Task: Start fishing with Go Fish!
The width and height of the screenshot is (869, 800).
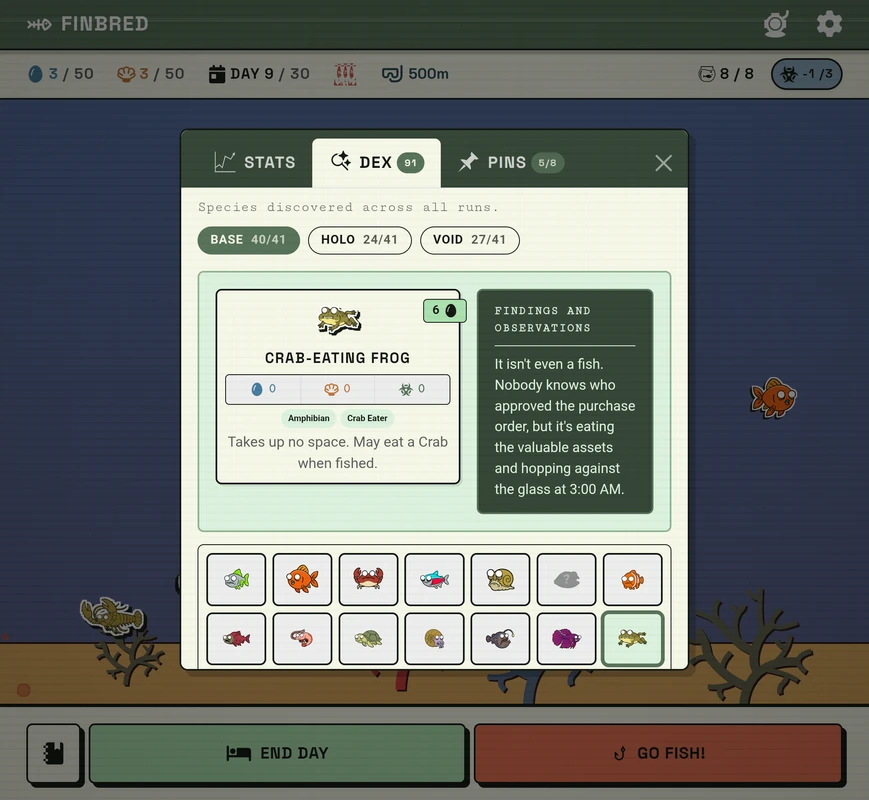Action: coord(657,753)
